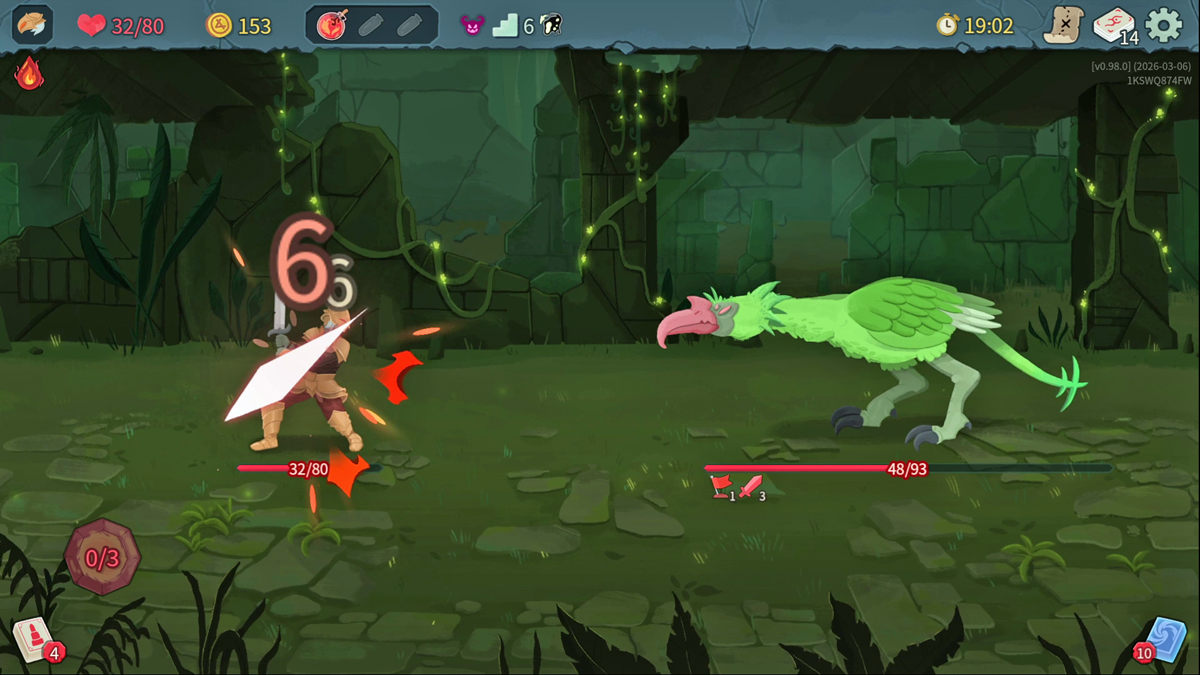Click the character portrait icon
Screen dimensions: 1200x675
(x=32, y=25)
